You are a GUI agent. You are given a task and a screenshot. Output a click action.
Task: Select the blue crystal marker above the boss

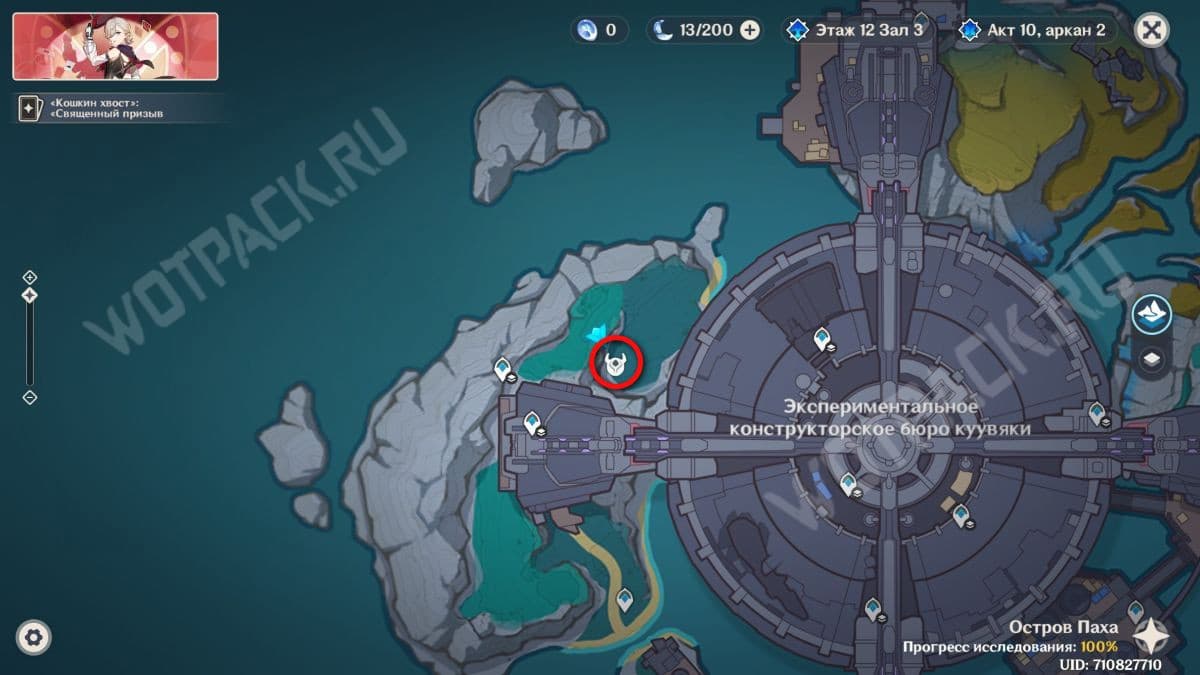598,333
